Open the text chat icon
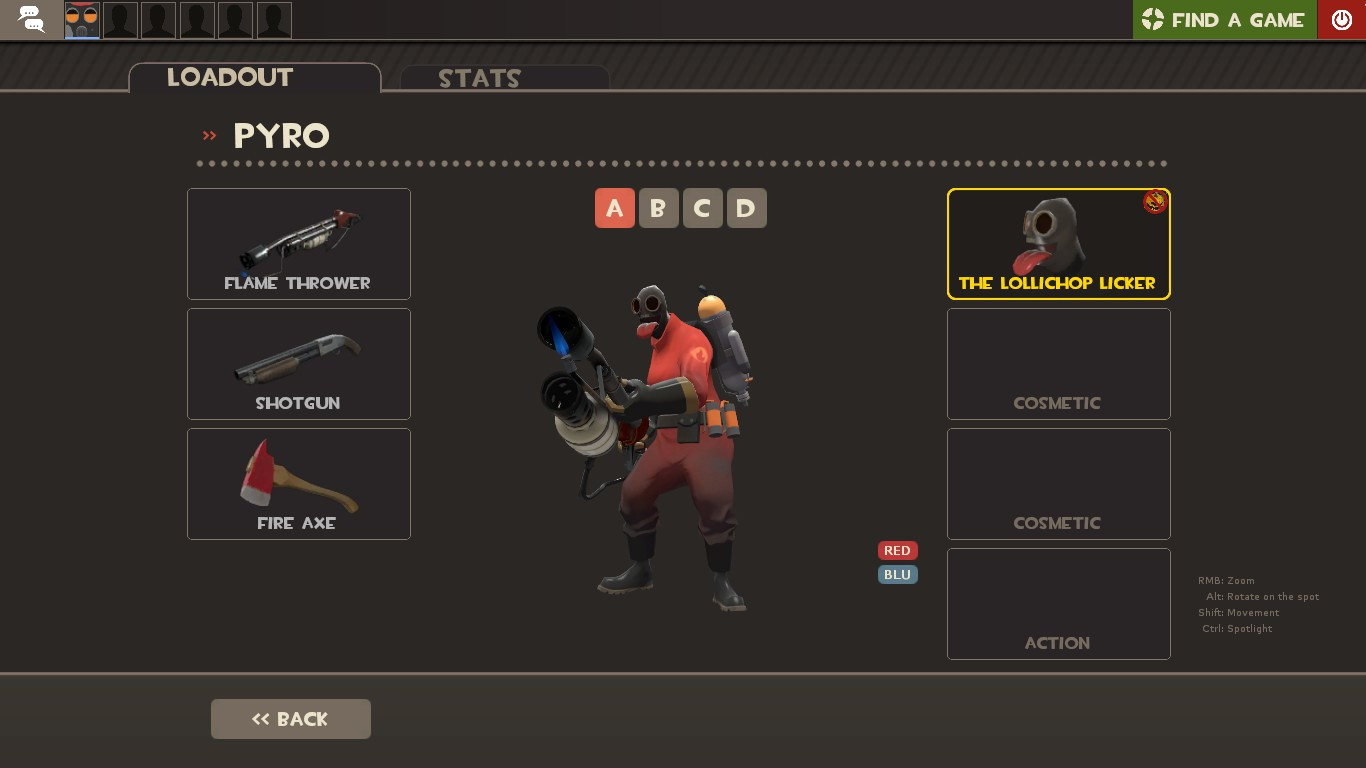1366x768 pixels. point(30,20)
